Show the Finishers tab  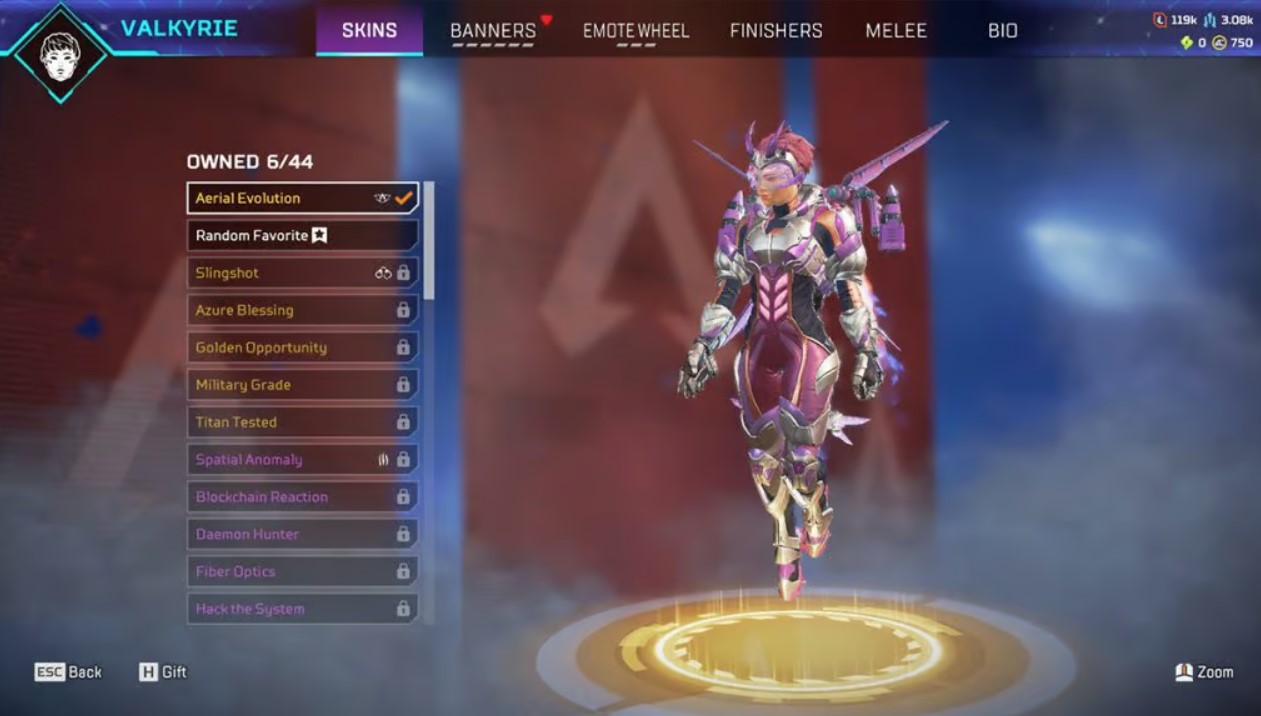[x=776, y=31]
